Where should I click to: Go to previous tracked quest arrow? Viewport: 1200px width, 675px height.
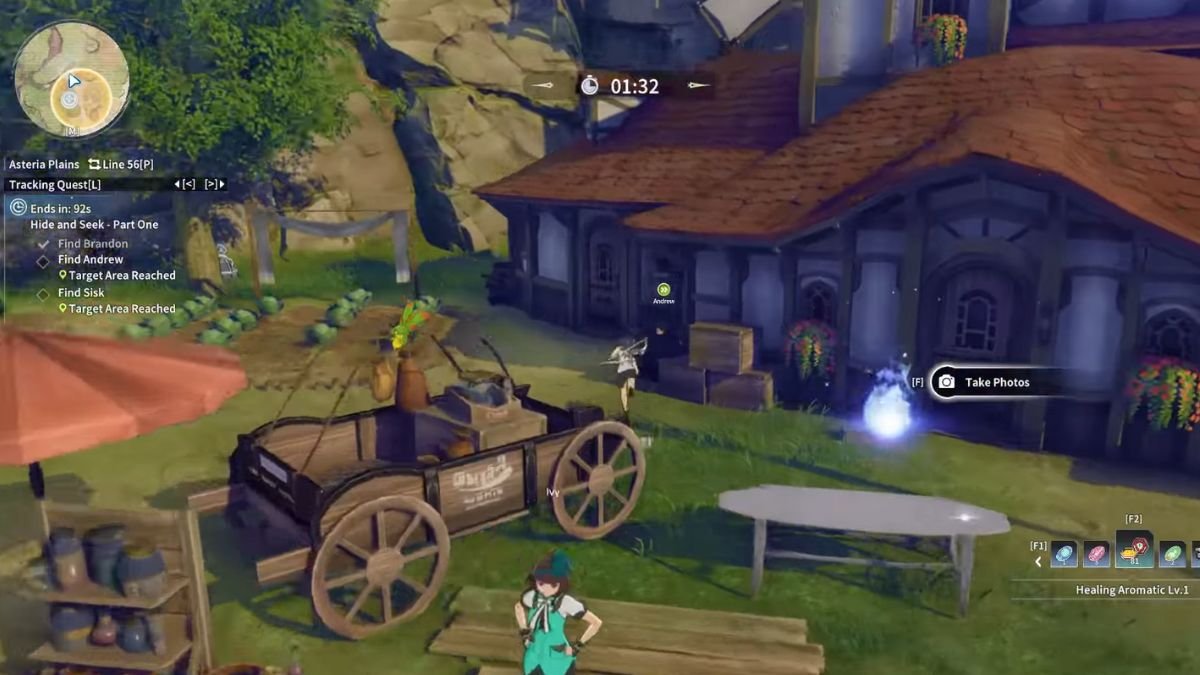pyautogui.click(x=184, y=184)
